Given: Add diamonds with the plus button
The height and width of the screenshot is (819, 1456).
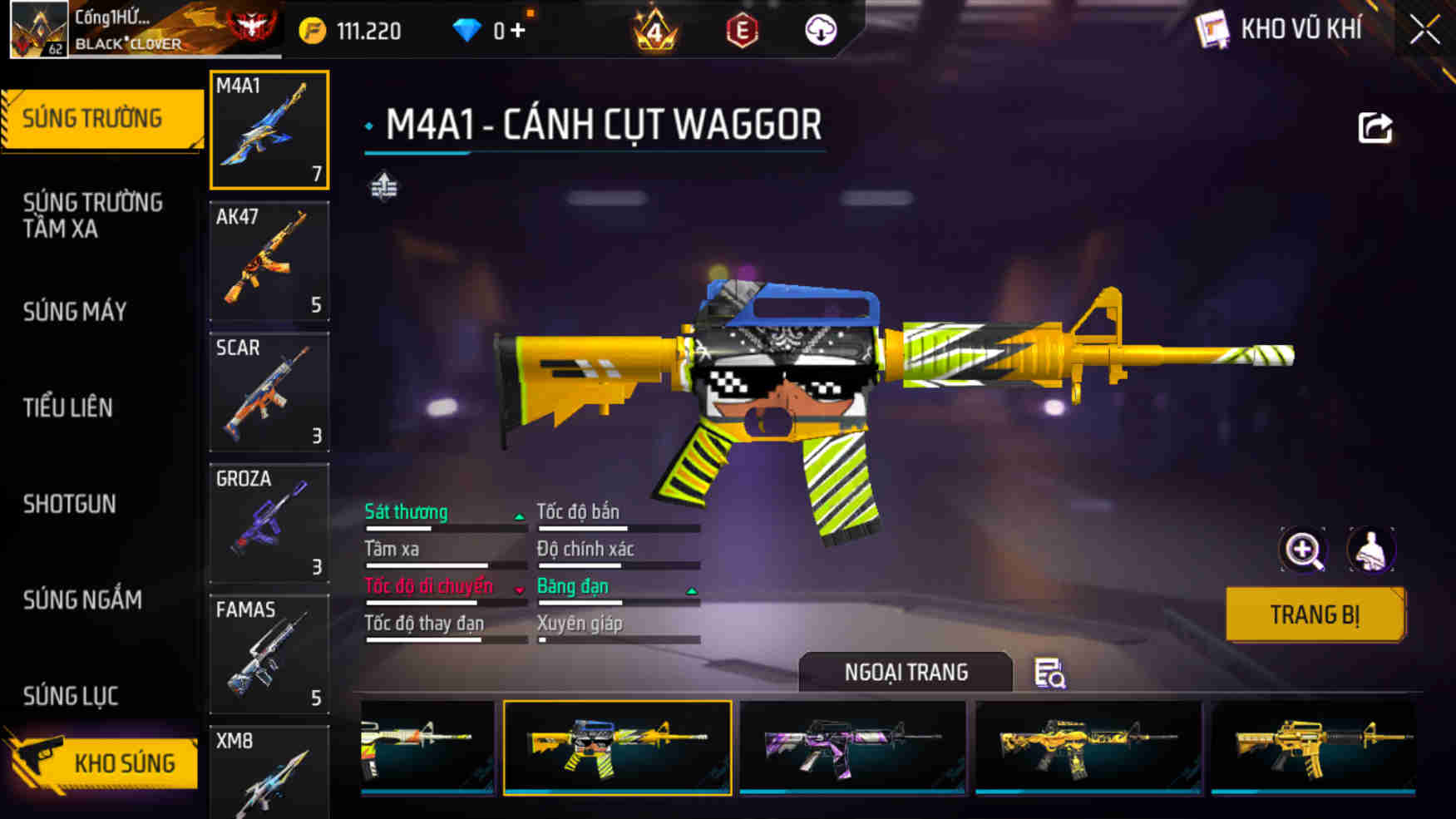Looking at the screenshot, I should (518, 31).
